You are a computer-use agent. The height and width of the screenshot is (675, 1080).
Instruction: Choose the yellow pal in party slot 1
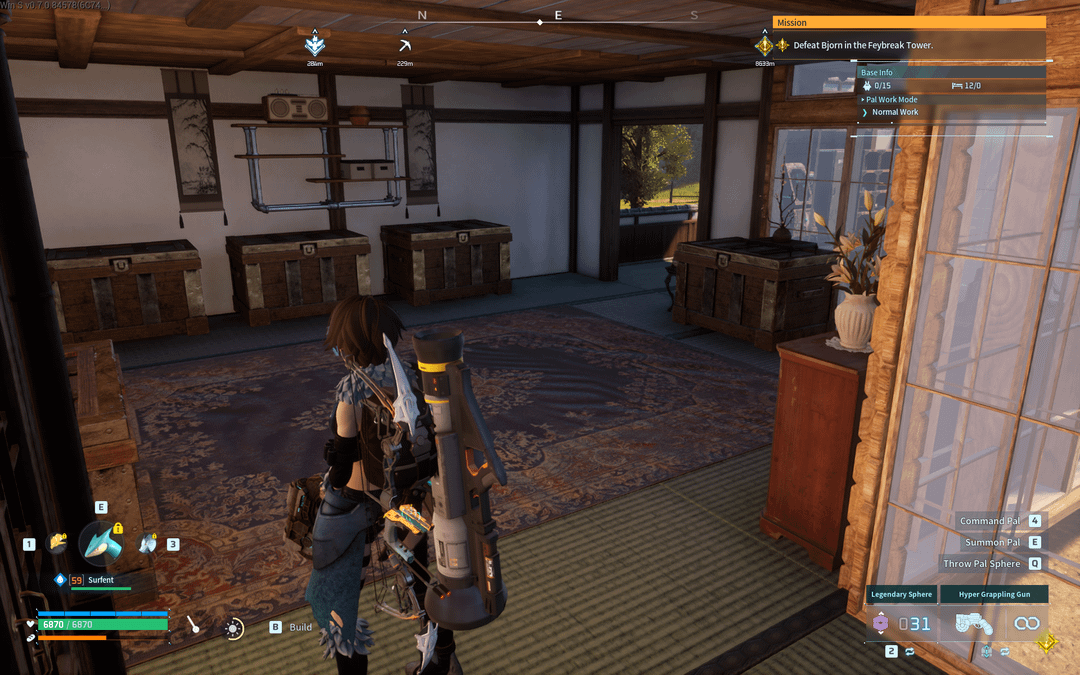tap(57, 544)
